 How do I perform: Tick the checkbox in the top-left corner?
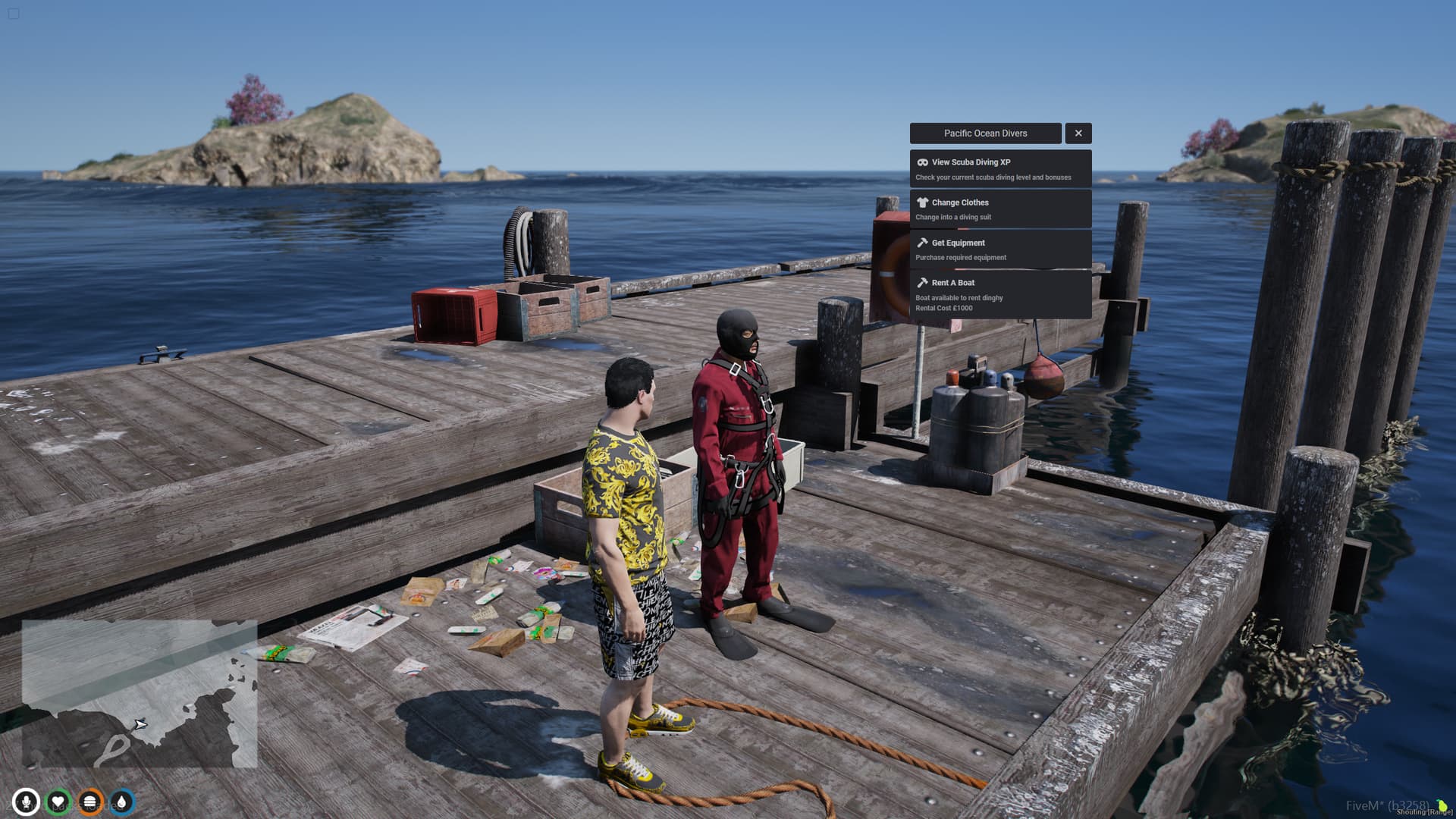14,14
